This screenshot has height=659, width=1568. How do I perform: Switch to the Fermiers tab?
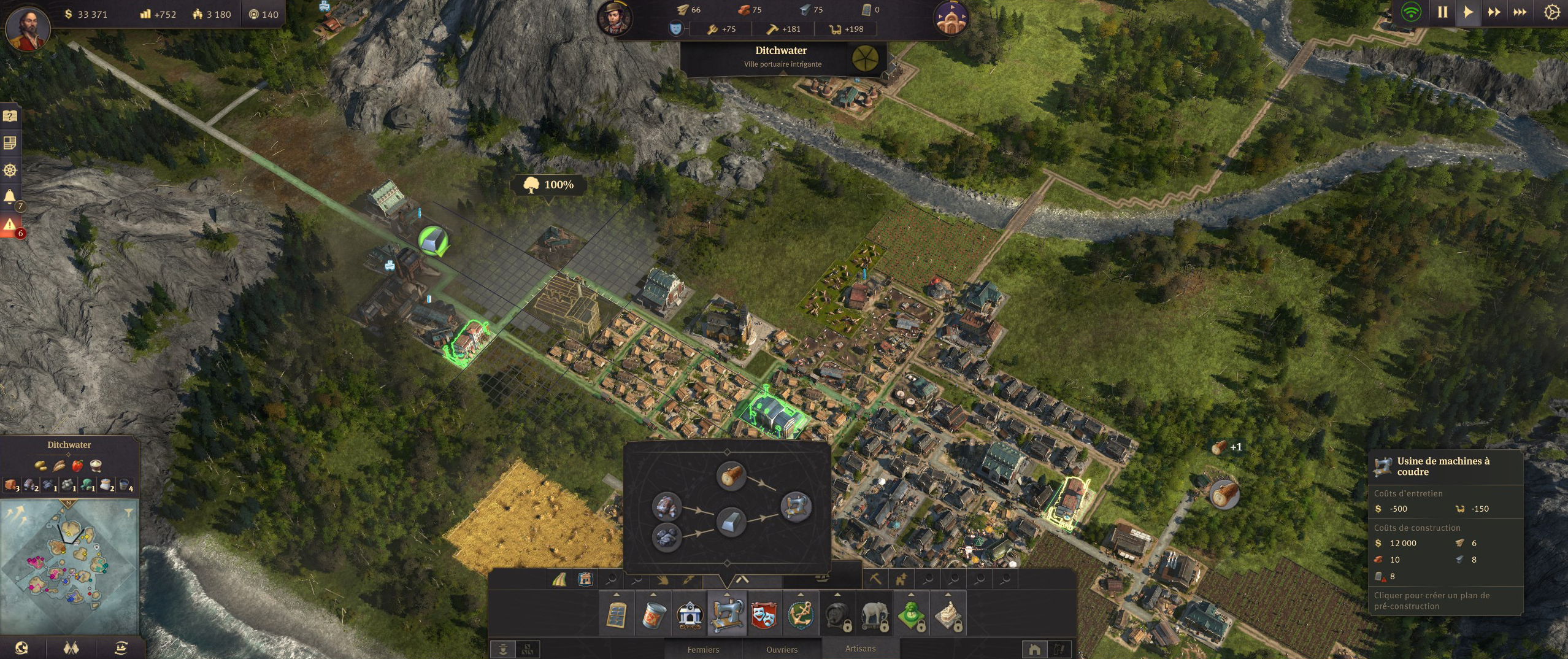(703, 649)
